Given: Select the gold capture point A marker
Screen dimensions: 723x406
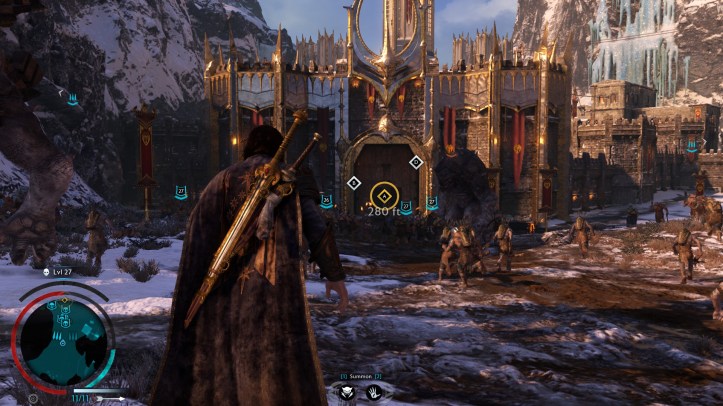Looking at the screenshot, I should pyautogui.click(x=383, y=195).
